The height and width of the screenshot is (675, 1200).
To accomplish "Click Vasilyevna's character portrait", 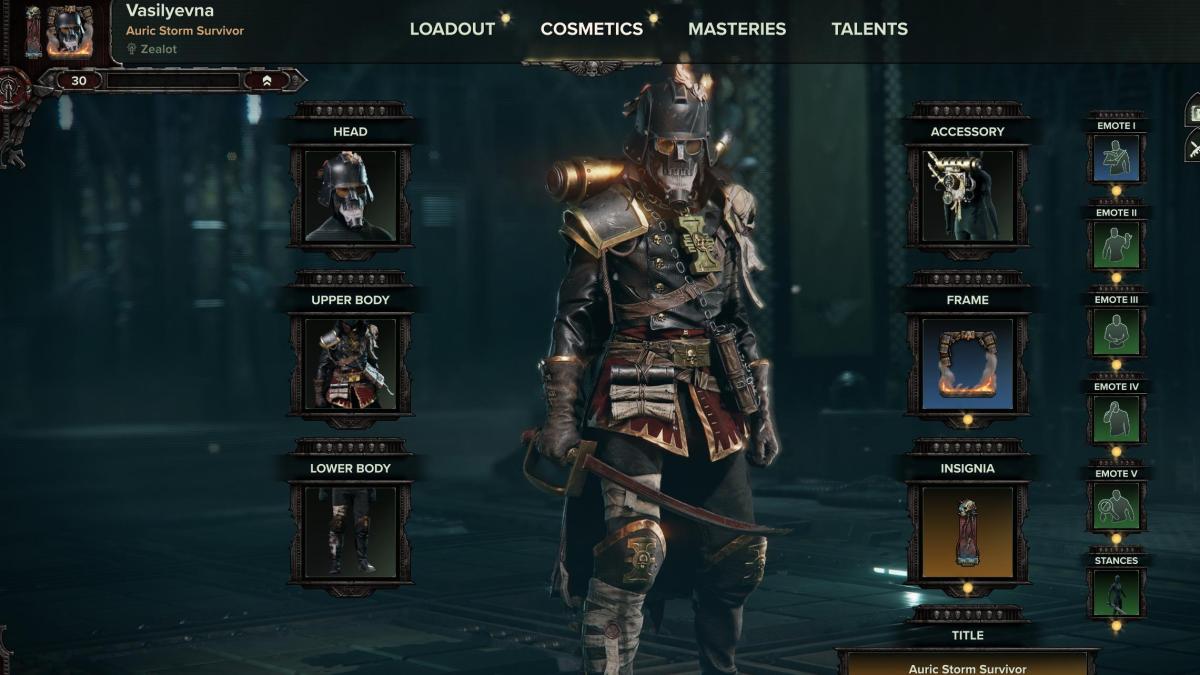I will 68,31.
